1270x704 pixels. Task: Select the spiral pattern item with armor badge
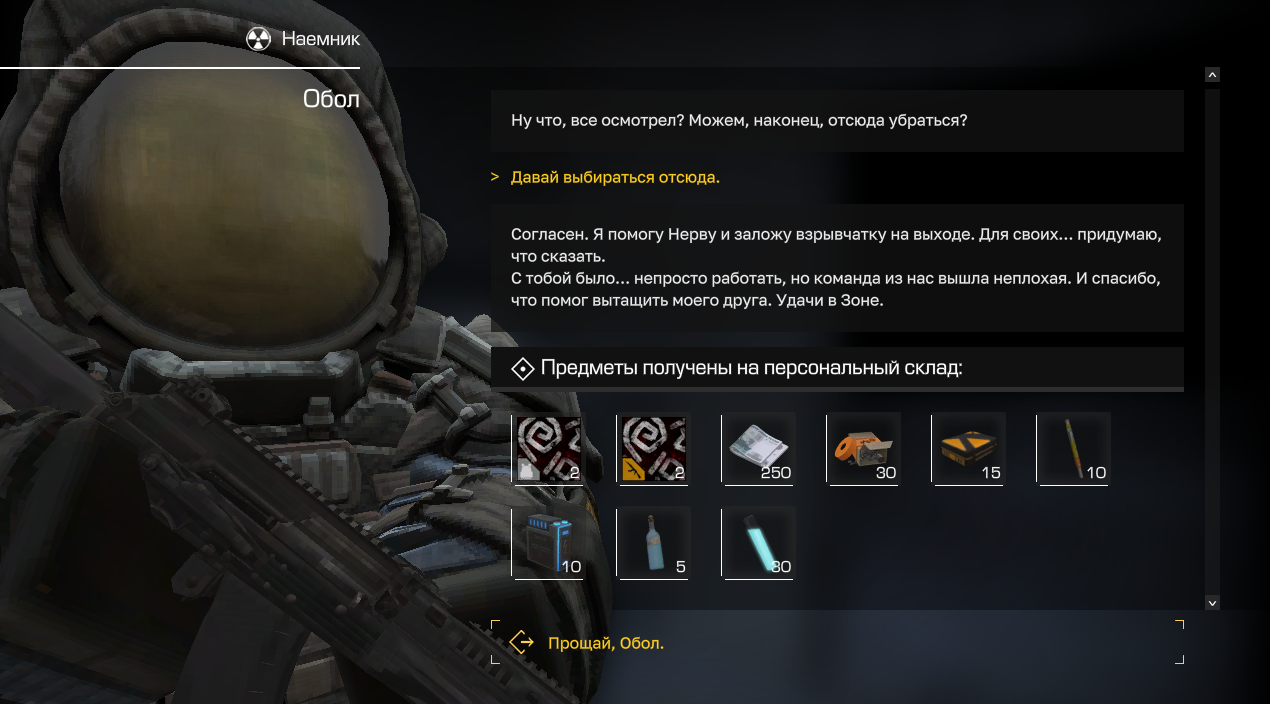(x=548, y=448)
